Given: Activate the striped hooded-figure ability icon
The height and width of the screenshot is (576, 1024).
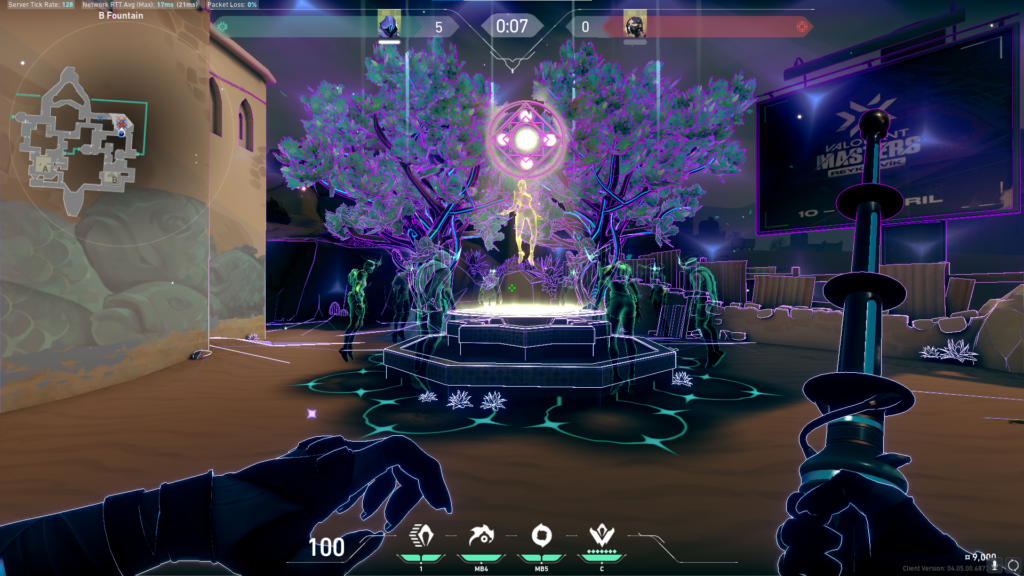Looking at the screenshot, I should pyautogui.click(x=419, y=536).
